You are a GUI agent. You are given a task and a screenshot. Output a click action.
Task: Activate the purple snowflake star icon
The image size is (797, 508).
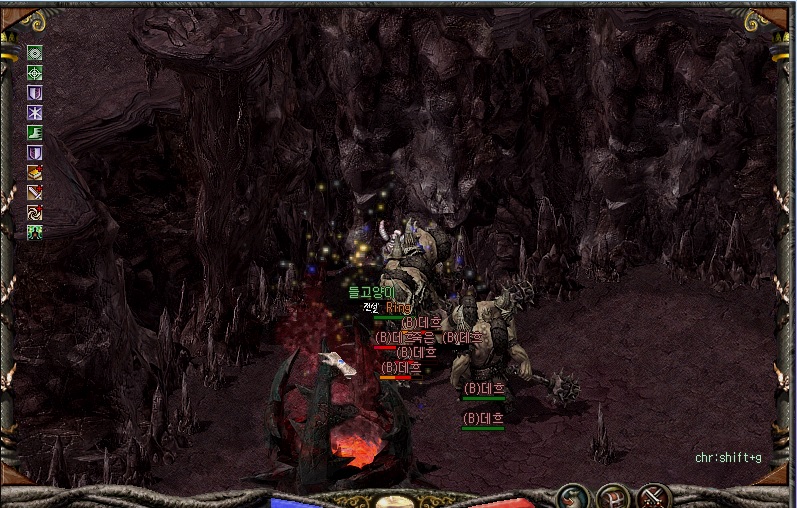point(34,113)
